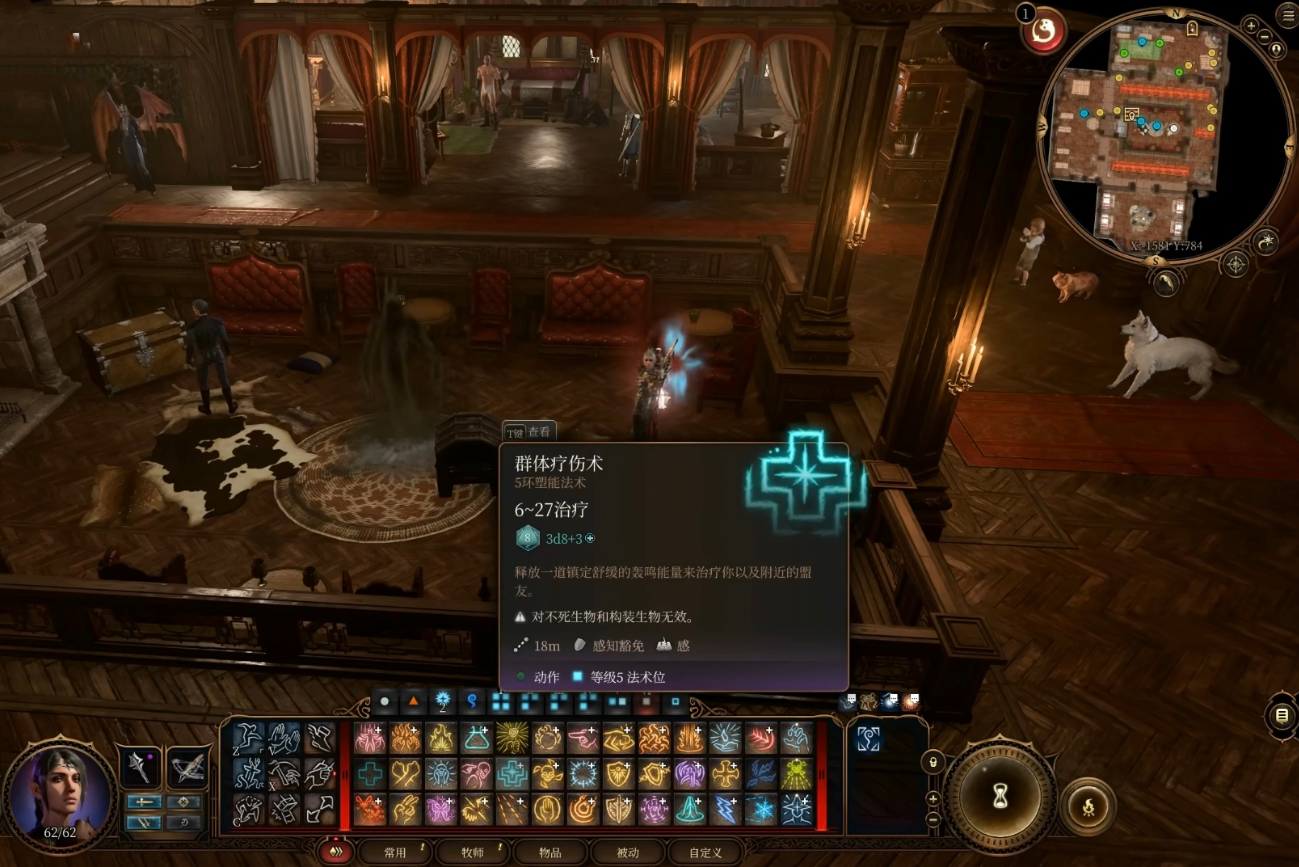Toggle the hotbar padlock lock button
This screenshot has width=1299, height=867.
click(932, 761)
